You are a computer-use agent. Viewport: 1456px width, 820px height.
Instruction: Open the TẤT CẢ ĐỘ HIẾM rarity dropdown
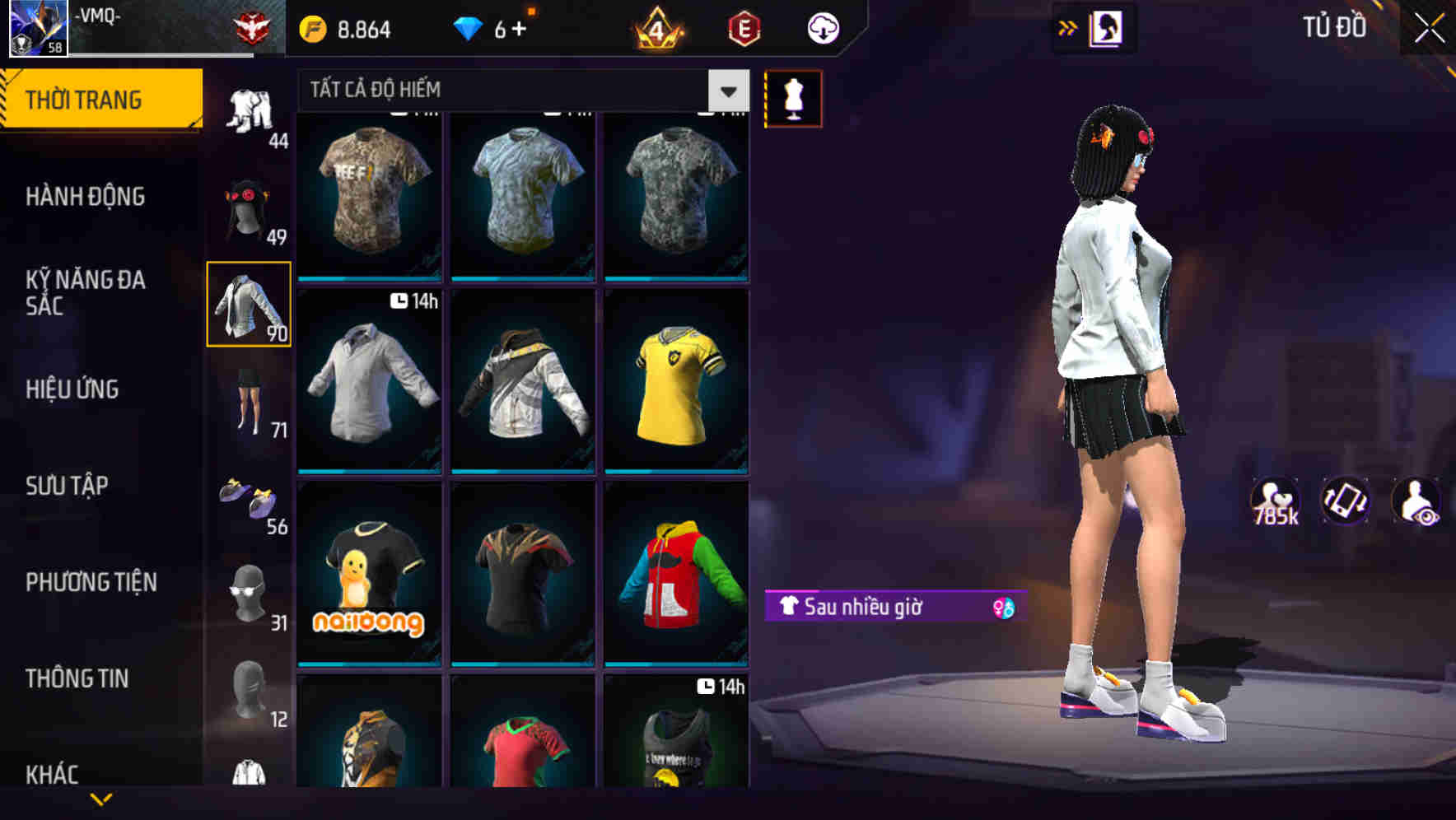[x=728, y=90]
